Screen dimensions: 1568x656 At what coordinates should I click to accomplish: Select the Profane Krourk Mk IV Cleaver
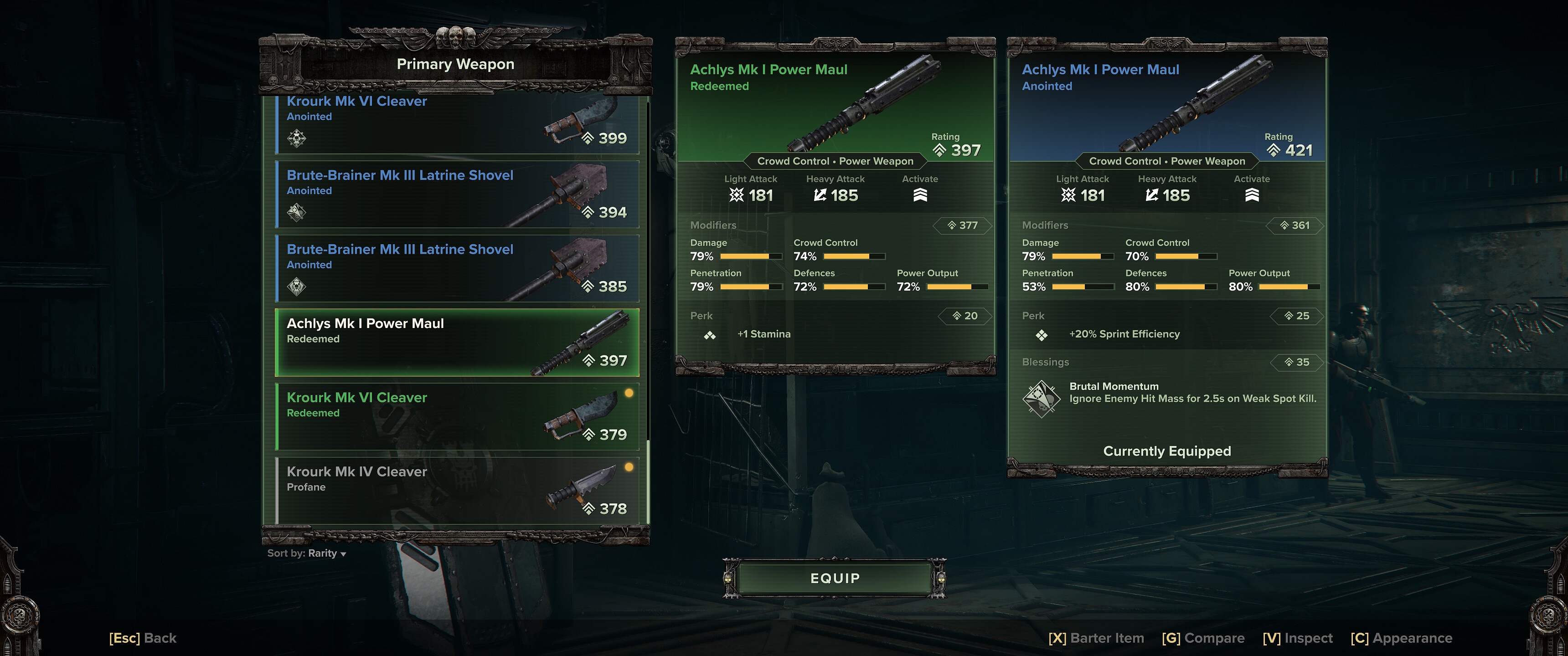pyautogui.click(x=457, y=491)
